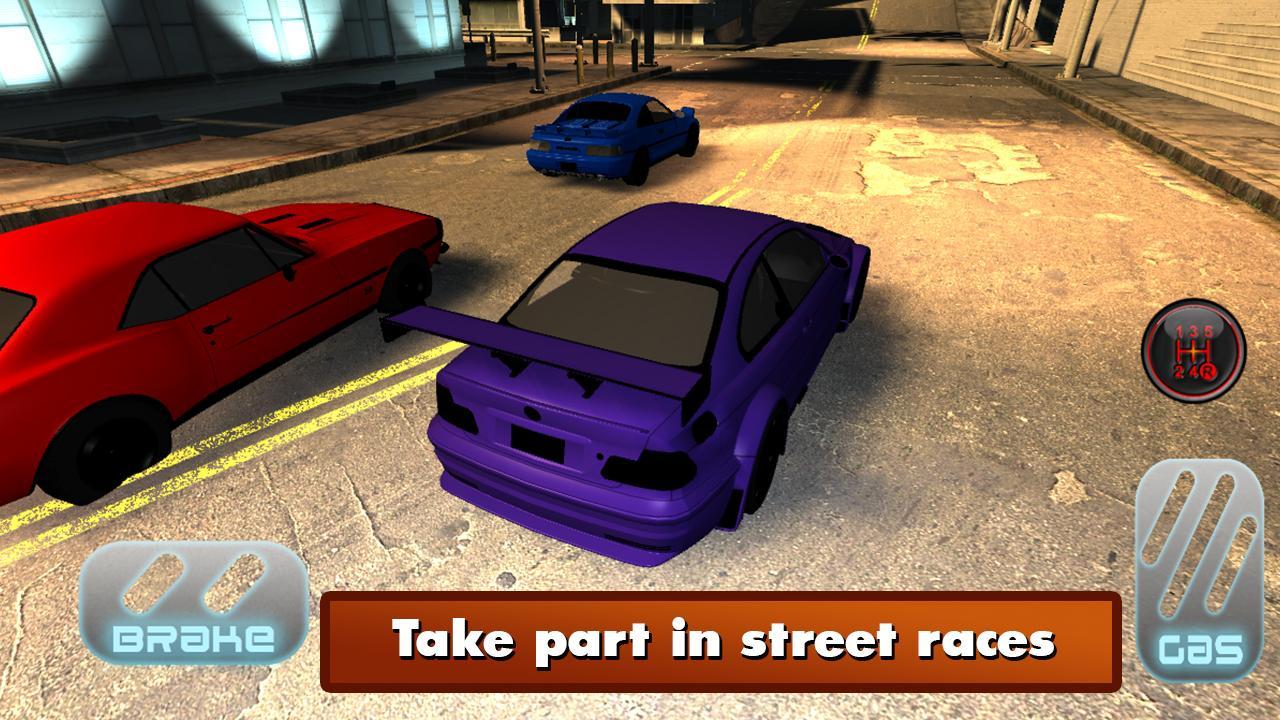The height and width of the screenshot is (720, 1280).
Task: Select 3rd gear on the shifter diagram
Action: (1193, 331)
